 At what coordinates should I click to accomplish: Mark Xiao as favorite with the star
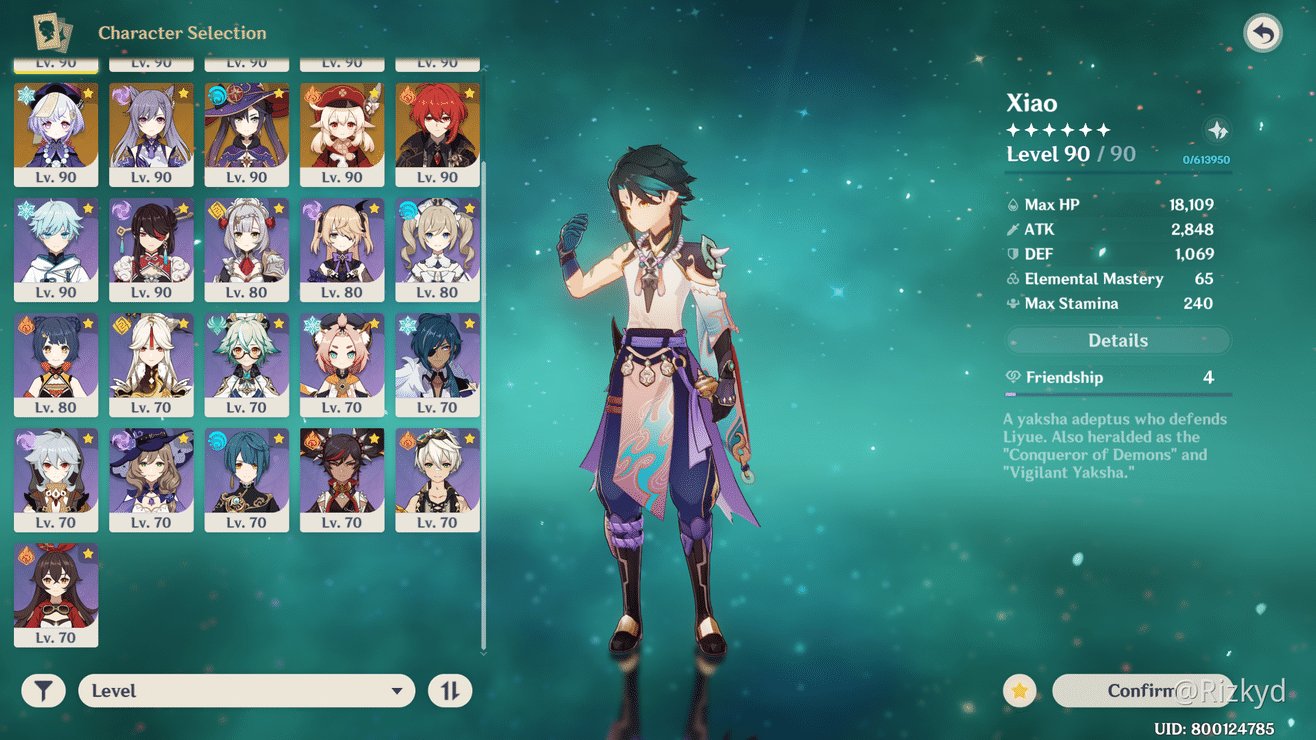click(x=1019, y=690)
